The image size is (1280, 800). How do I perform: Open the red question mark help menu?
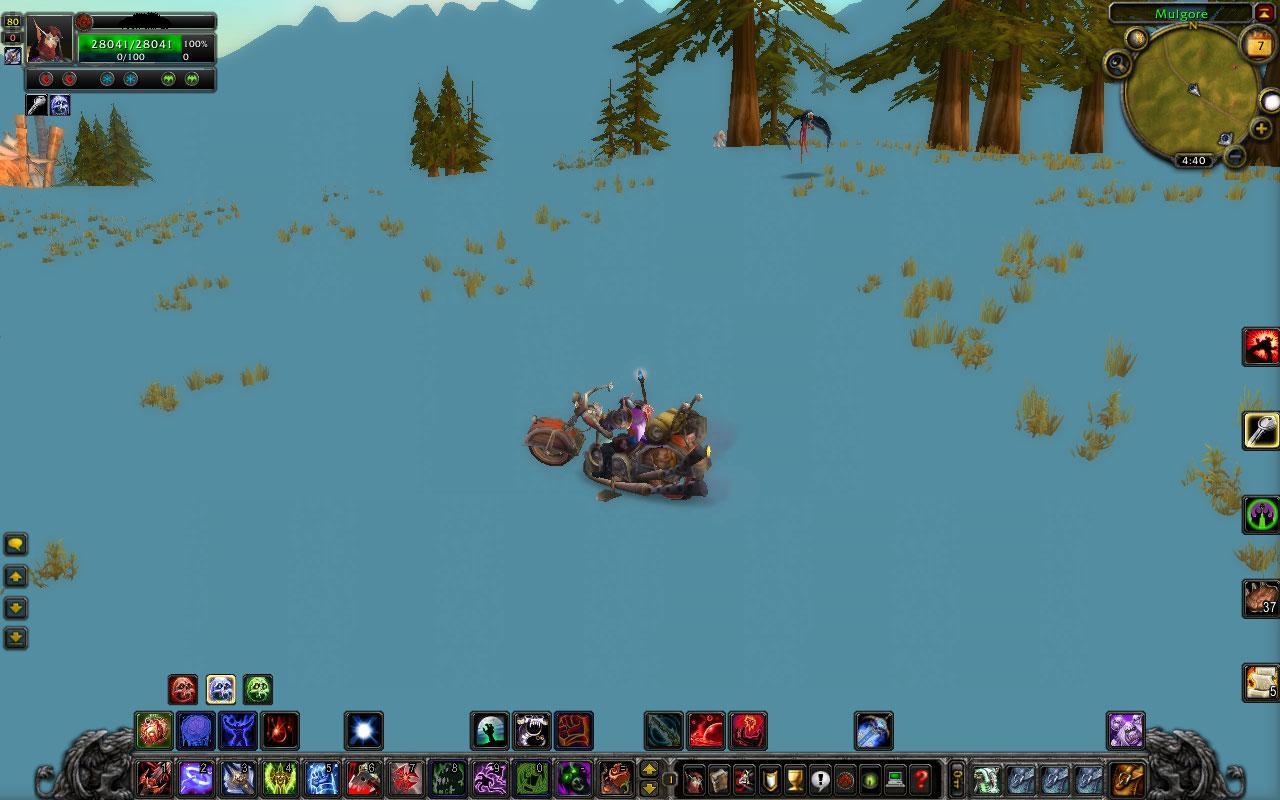tap(920, 778)
